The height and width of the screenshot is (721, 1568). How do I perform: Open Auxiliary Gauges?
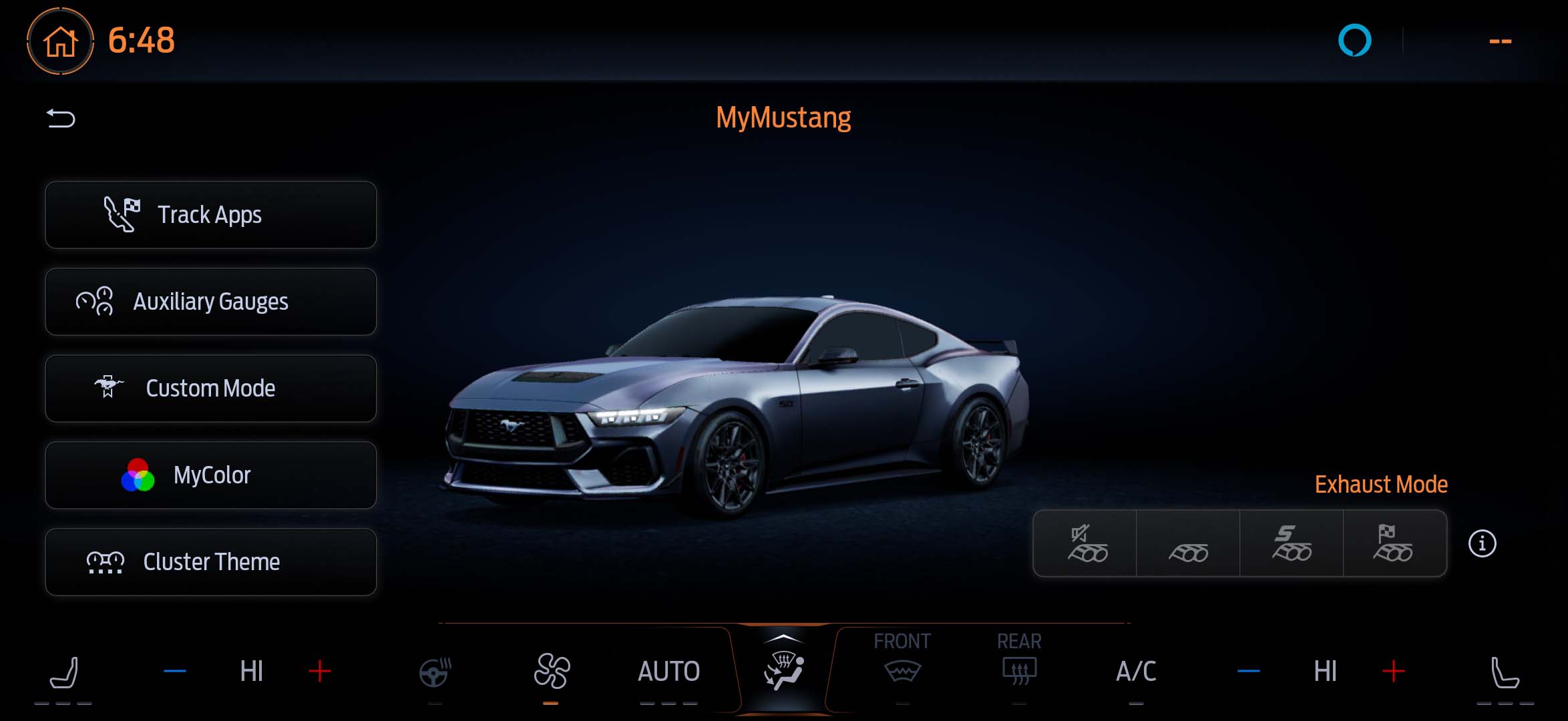[x=210, y=302]
